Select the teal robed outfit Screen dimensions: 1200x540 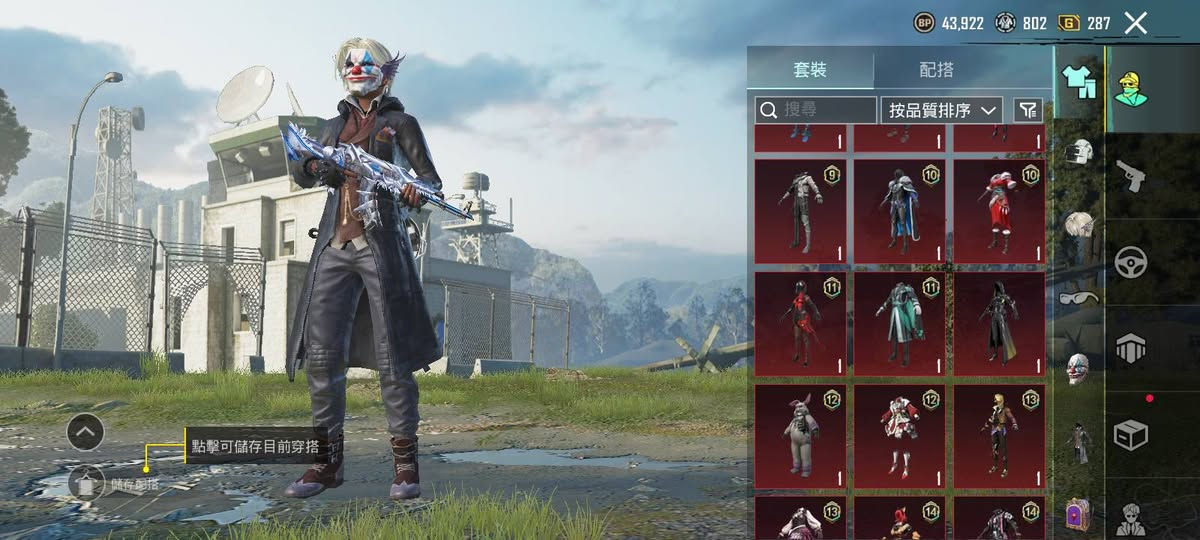pyautogui.click(x=899, y=323)
